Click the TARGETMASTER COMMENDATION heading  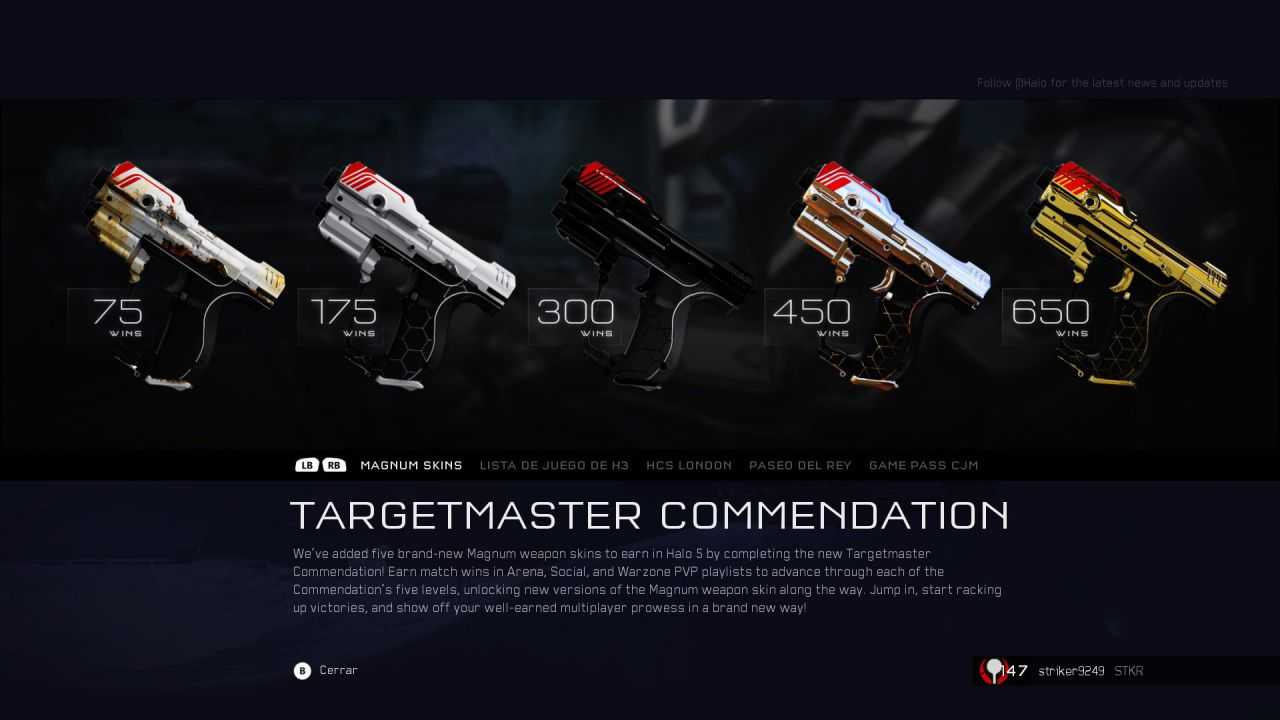(650, 515)
